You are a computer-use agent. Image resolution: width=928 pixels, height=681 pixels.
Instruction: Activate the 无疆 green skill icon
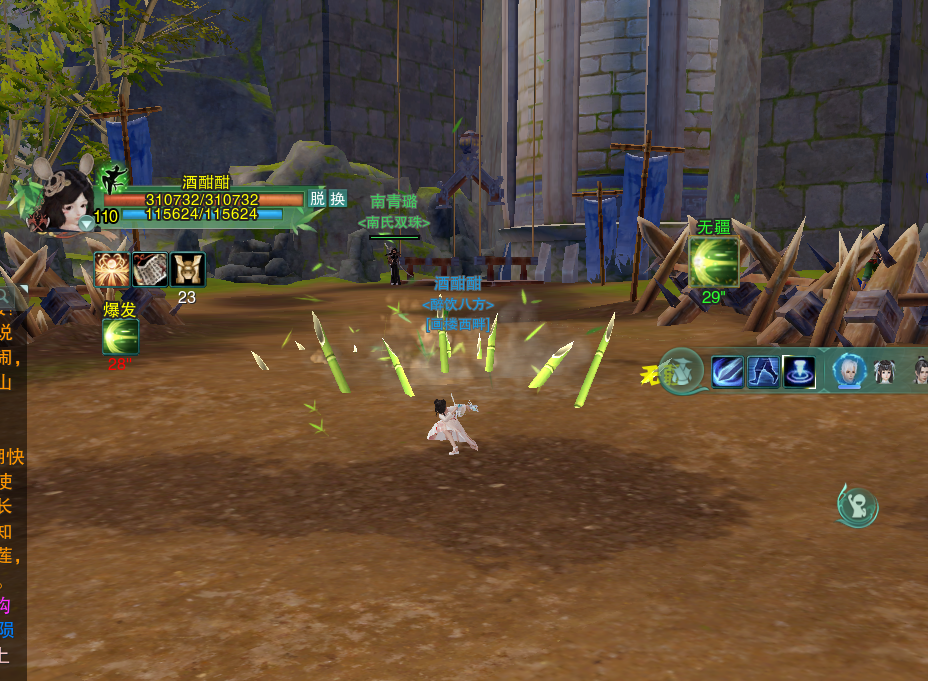(714, 262)
